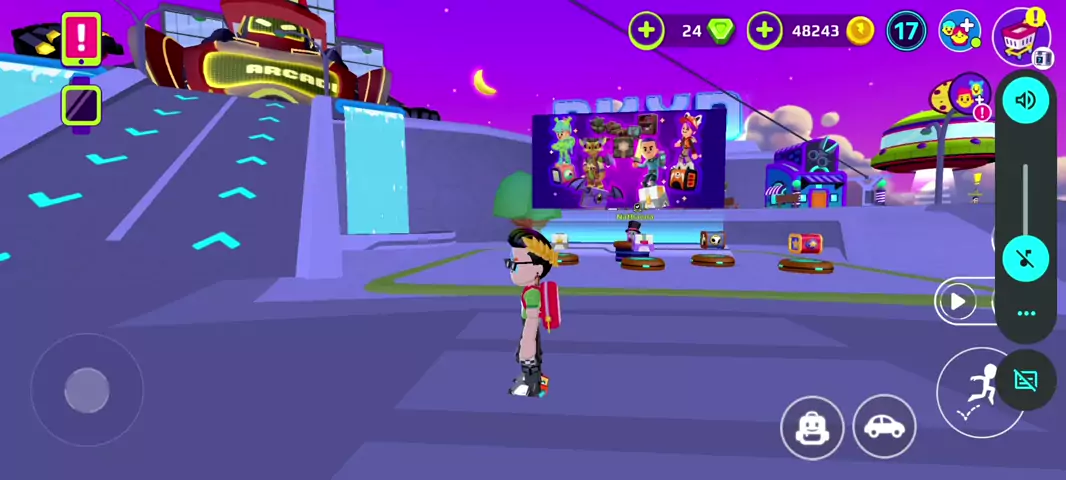Open the add friends icon in top bar
Viewport: 1066px width, 480px height.
[x=960, y=31]
